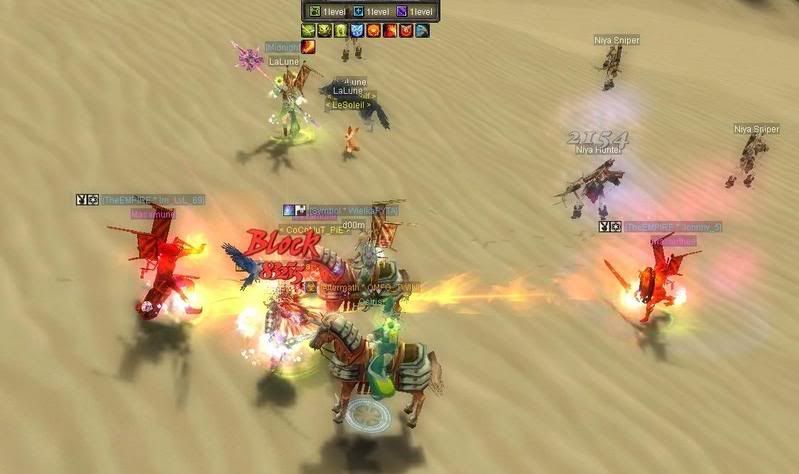Select the purple sword 1level icon
The height and width of the screenshot is (474, 799).
402,11
